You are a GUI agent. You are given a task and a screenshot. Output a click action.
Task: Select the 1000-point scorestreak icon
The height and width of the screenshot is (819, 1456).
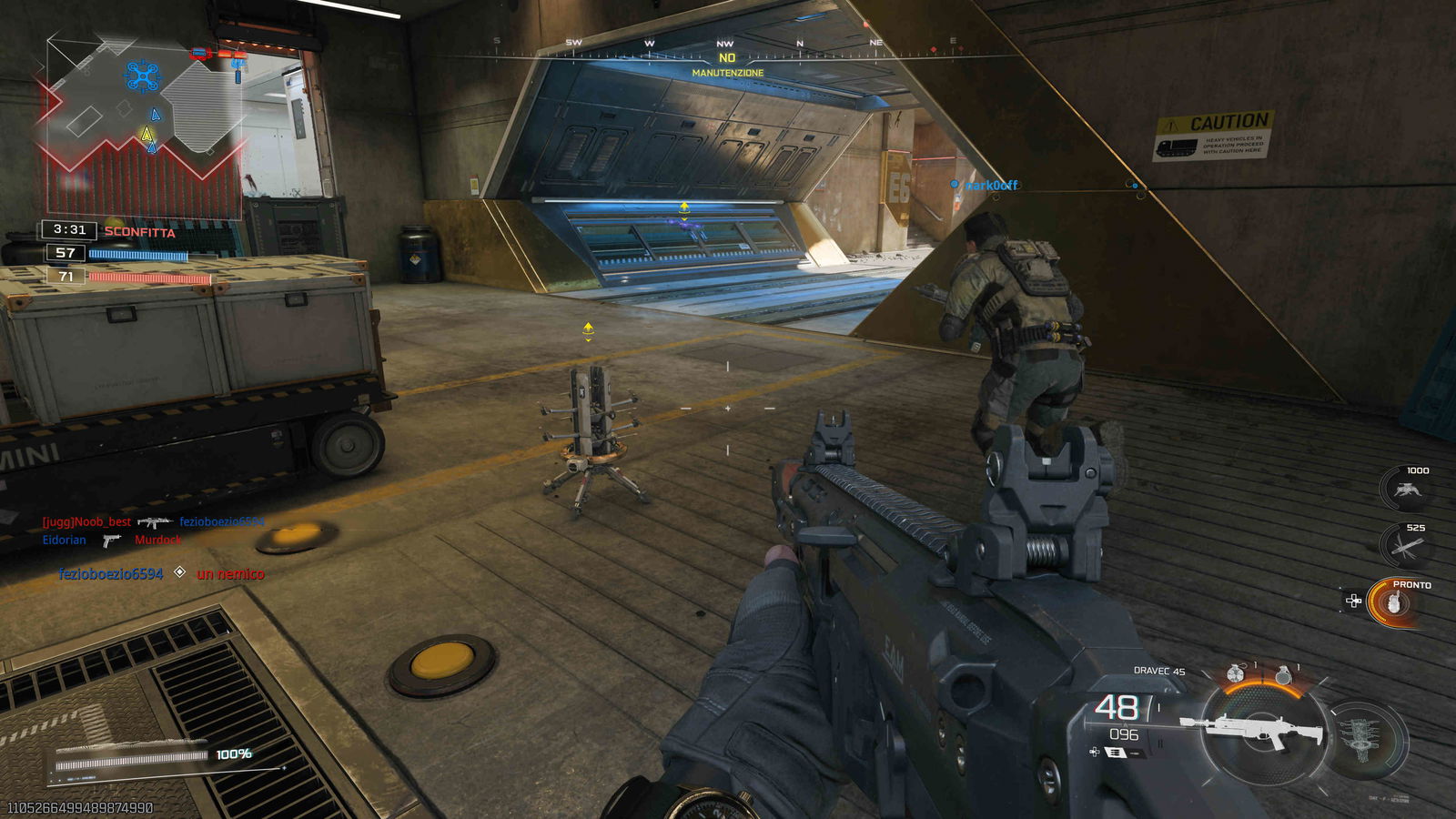(1404, 490)
